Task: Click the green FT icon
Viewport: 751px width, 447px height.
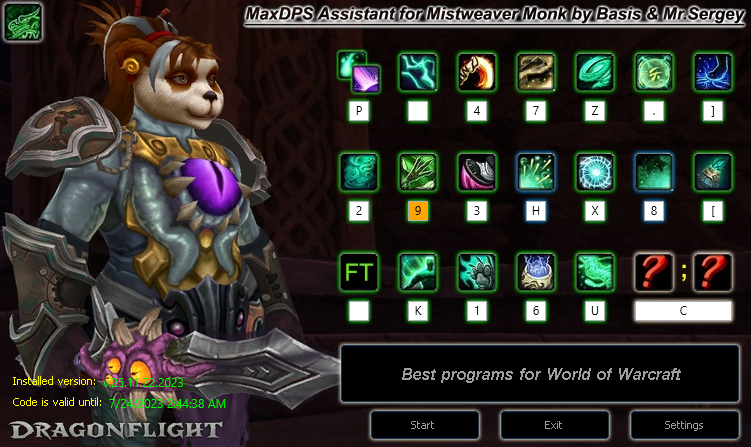Action: coord(358,272)
